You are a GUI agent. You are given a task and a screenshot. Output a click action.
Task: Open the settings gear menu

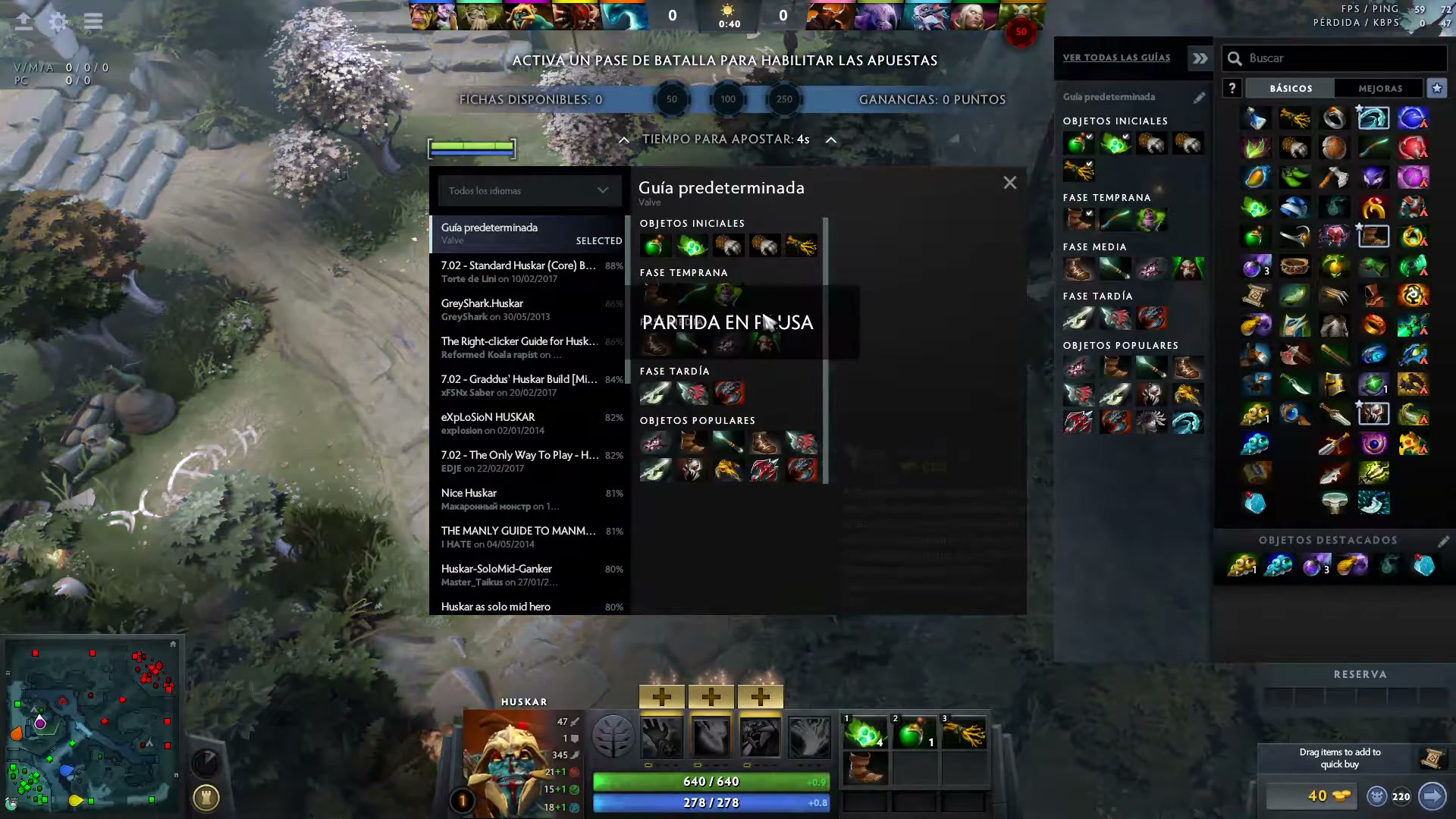pos(58,21)
